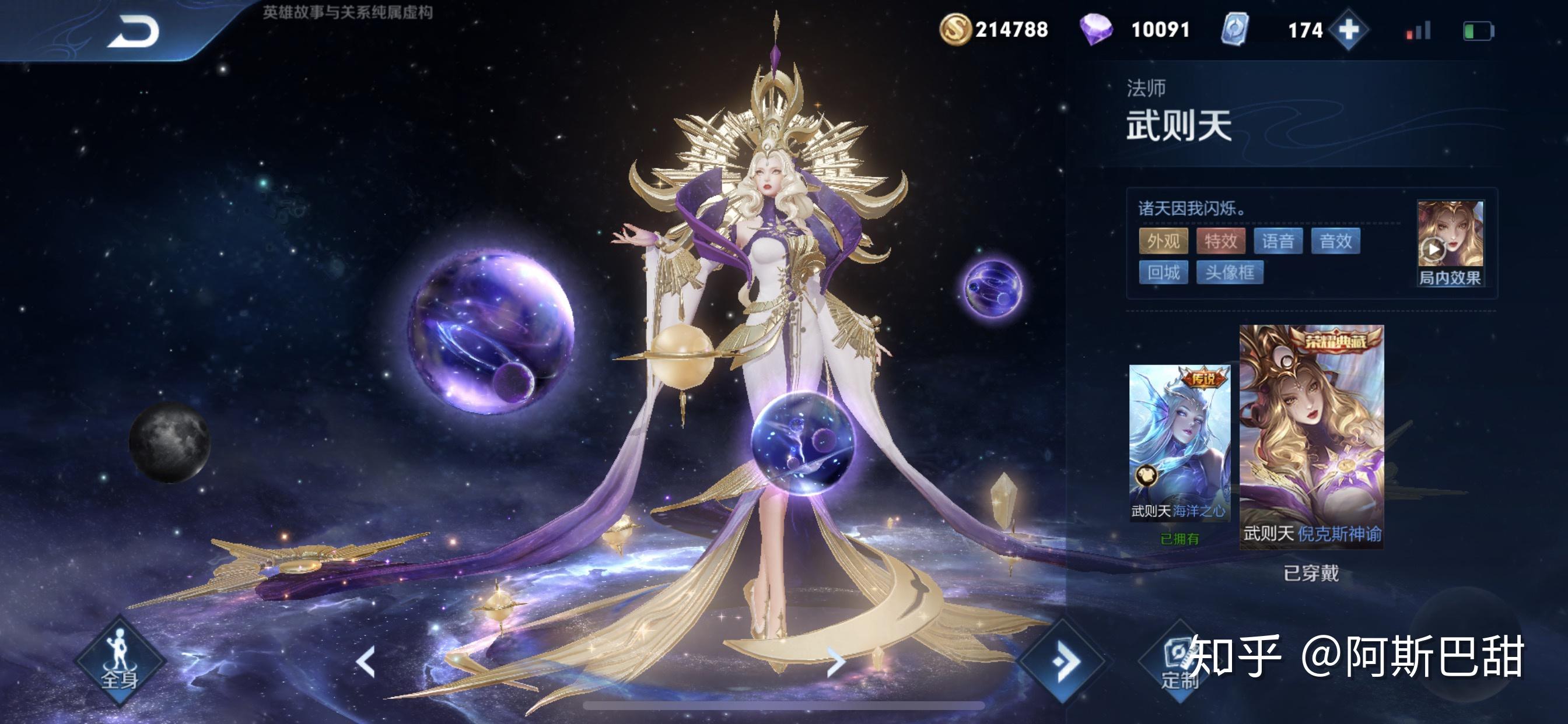The image size is (1568, 724).
Task: Choose the 音效 sound effects tag
Action: tap(1335, 241)
